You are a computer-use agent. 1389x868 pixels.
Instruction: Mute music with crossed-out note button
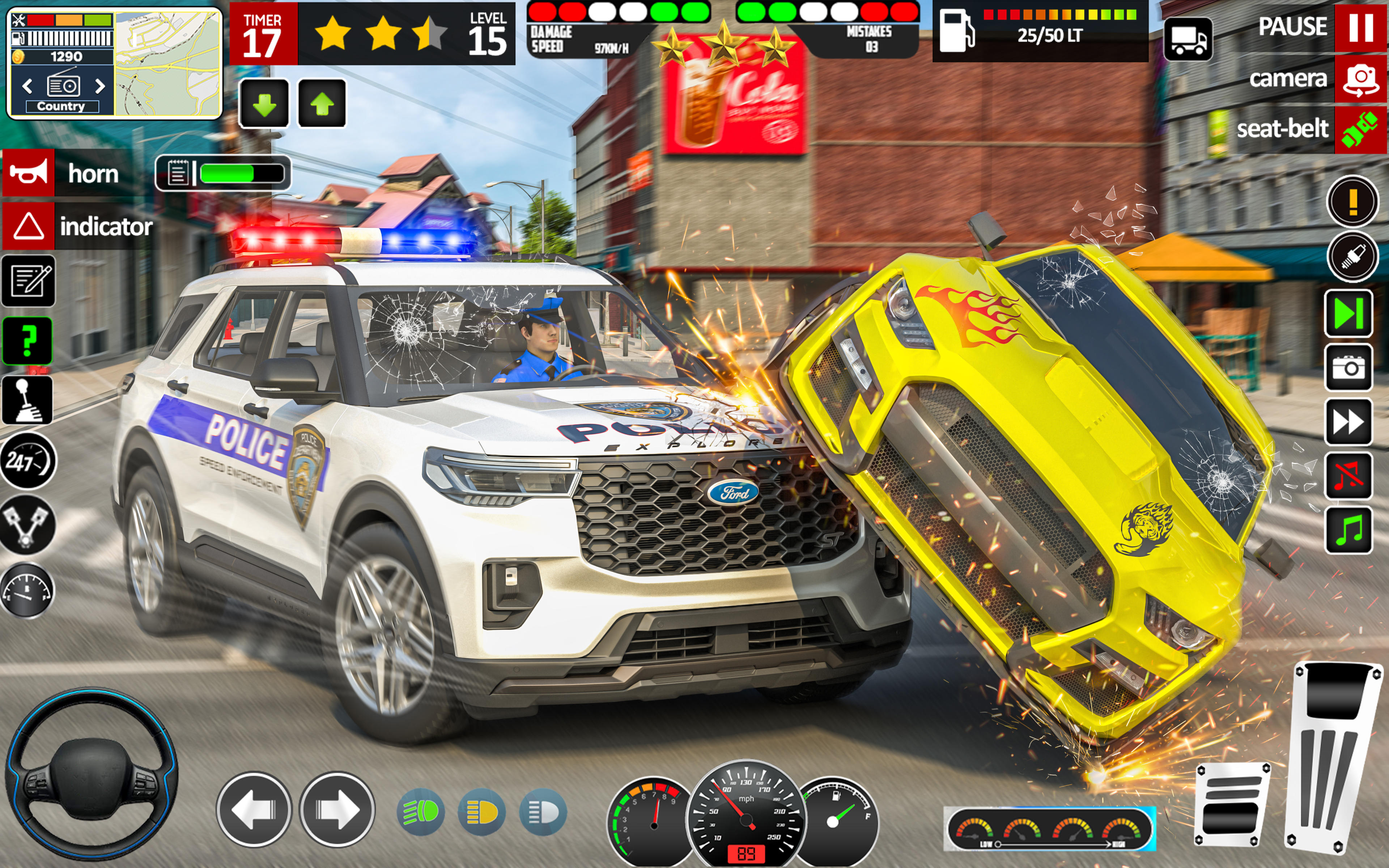click(x=1348, y=476)
